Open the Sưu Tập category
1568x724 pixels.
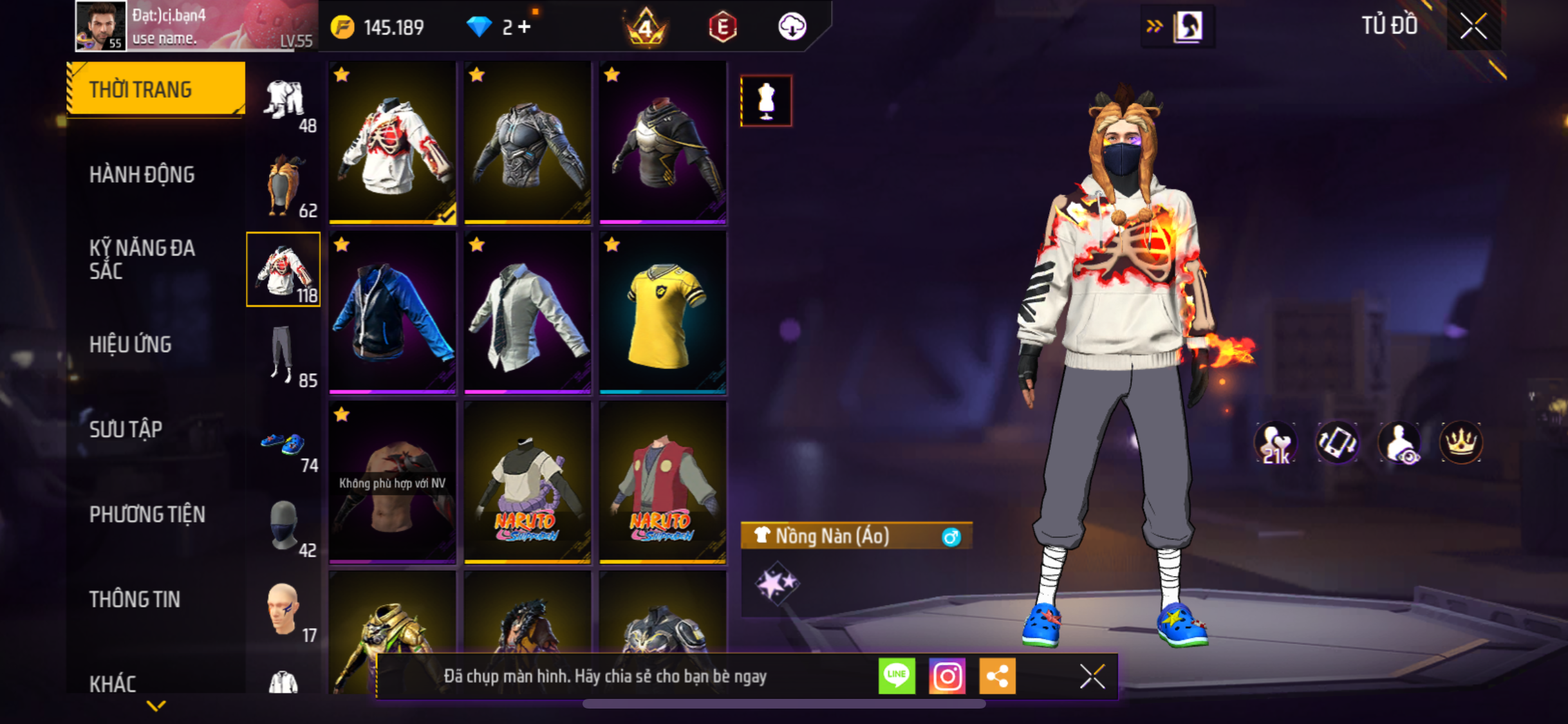tap(126, 429)
